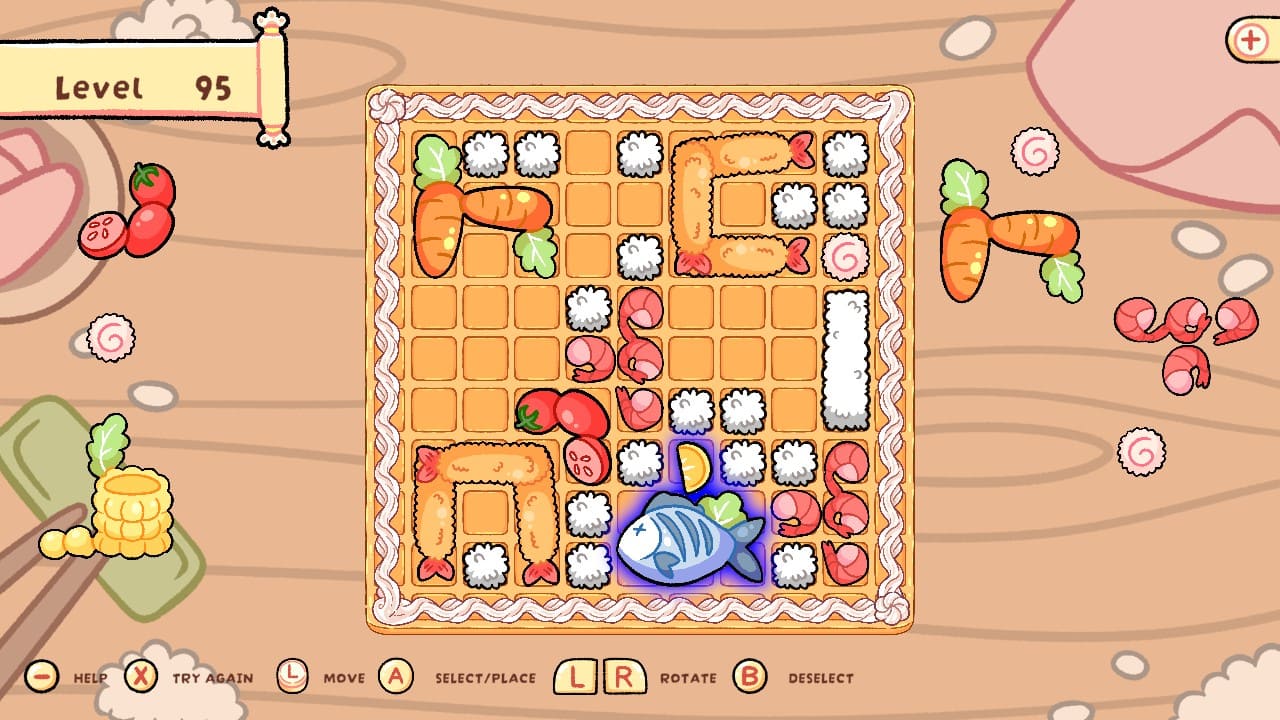Click the Level 95 banner
The height and width of the screenshot is (720, 1280).
pyautogui.click(x=140, y=85)
